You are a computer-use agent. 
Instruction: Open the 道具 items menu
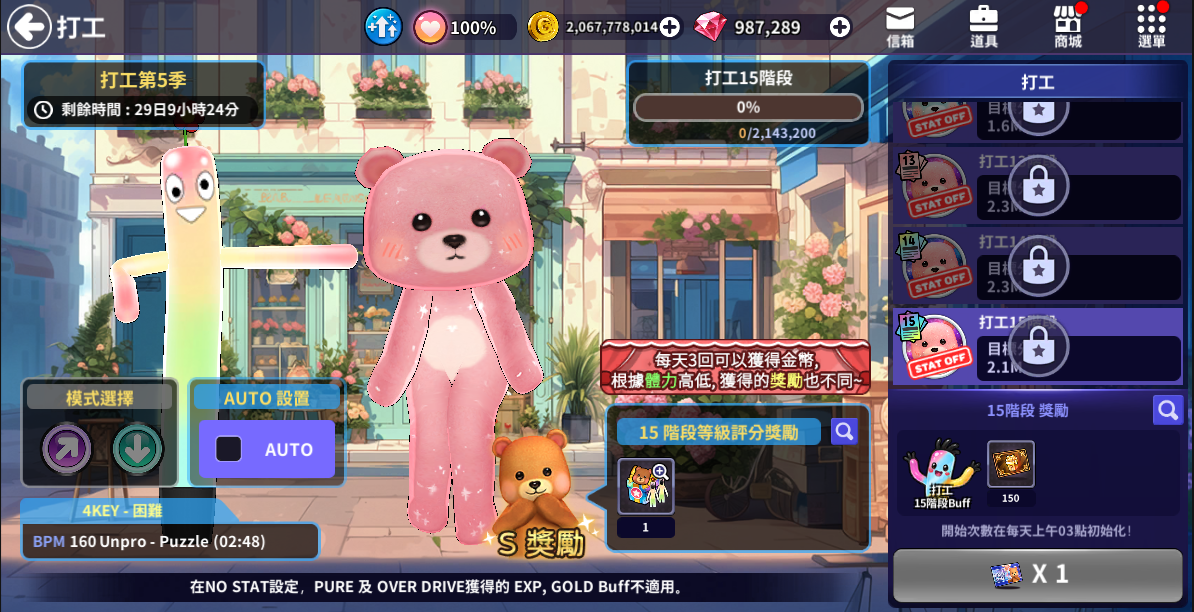pyautogui.click(x=984, y=27)
